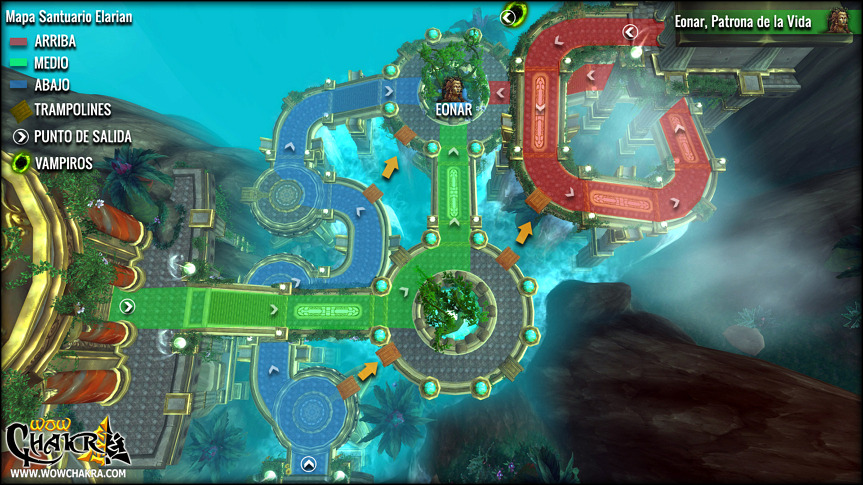Open Eonar, Patrona de la Vida portrait
Screen dimensions: 863x485
837,21
